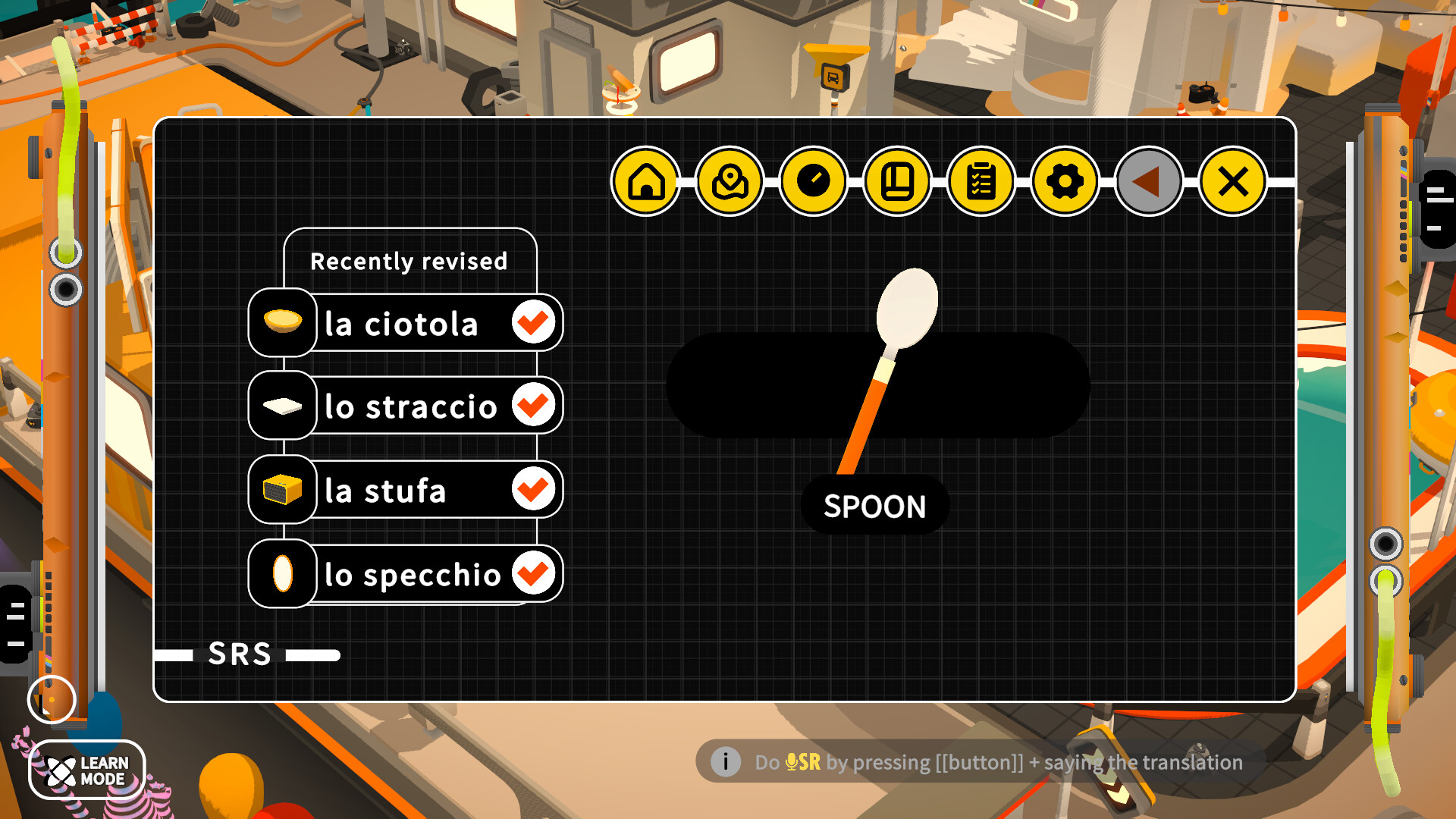Open the checklist clipboard icon
This screenshot has height=819, width=1456.
[x=981, y=181]
